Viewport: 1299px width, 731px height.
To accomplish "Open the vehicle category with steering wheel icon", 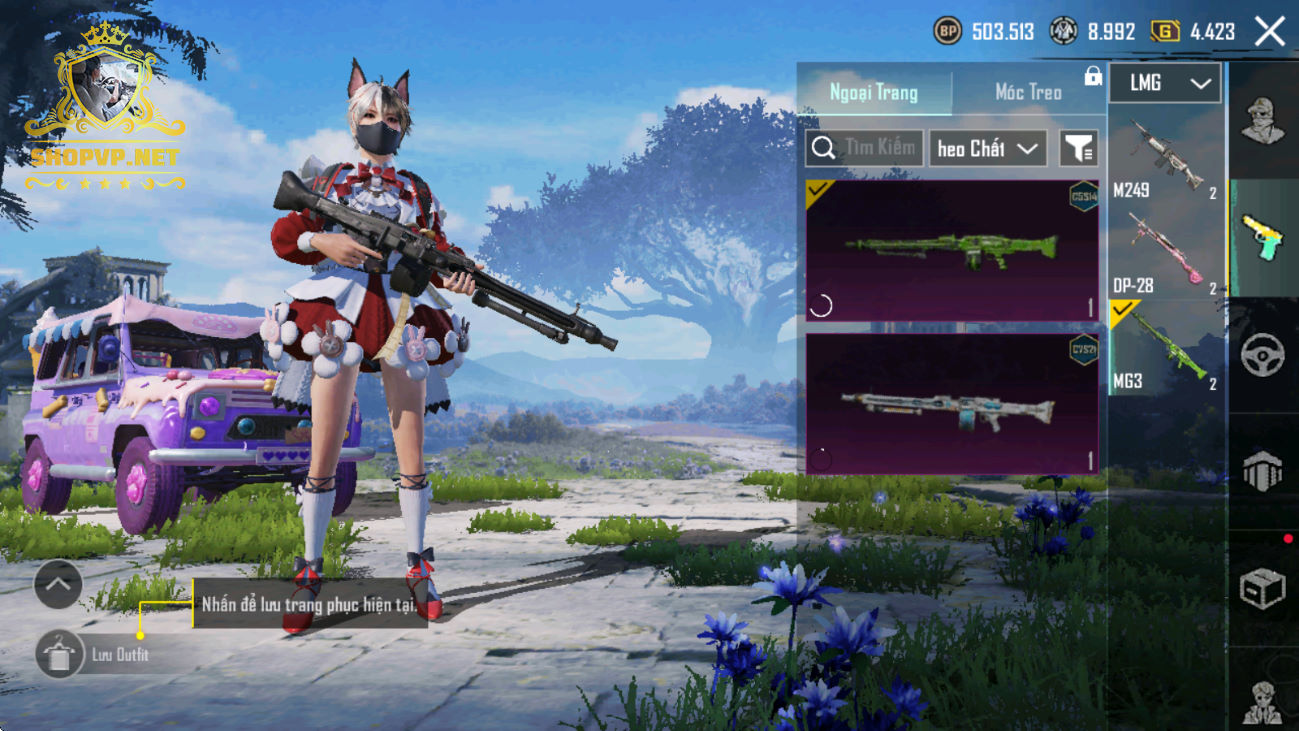I will click(x=1262, y=354).
